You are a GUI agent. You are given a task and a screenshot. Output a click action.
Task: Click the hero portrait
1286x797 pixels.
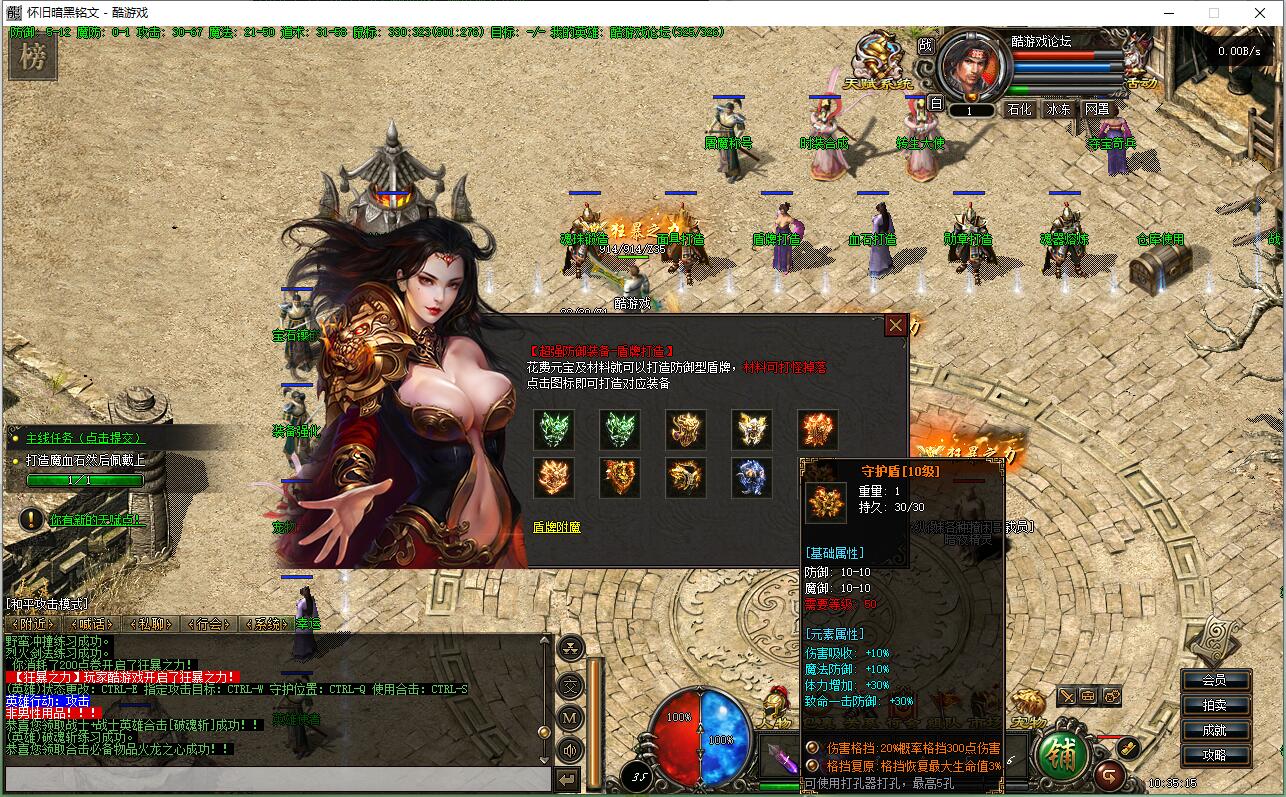point(973,65)
